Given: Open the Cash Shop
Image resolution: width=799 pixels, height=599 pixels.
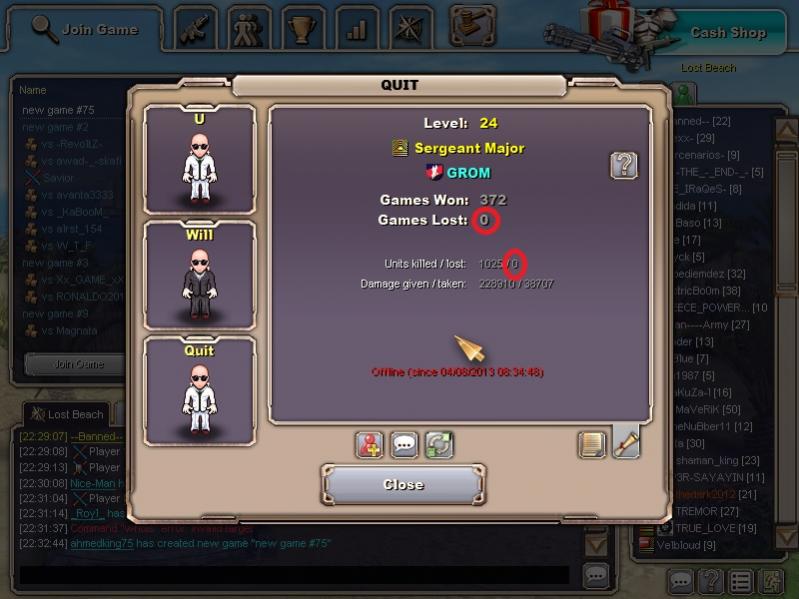Looking at the screenshot, I should (x=727, y=32).
